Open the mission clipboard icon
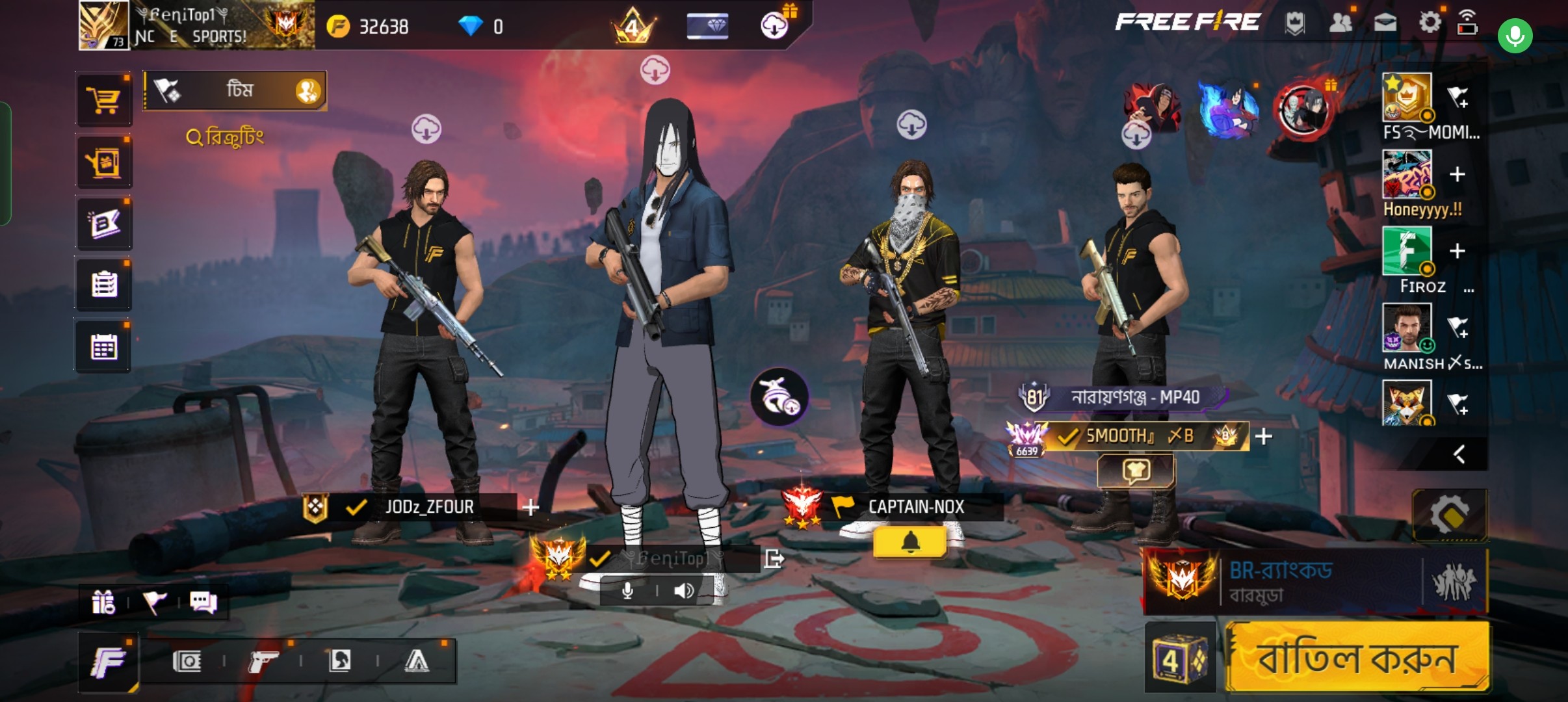 point(104,285)
